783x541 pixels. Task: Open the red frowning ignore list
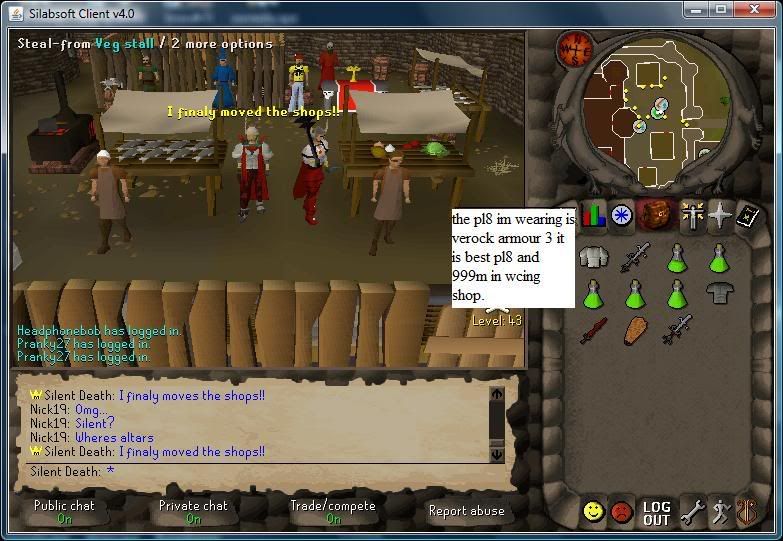pos(623,512)
